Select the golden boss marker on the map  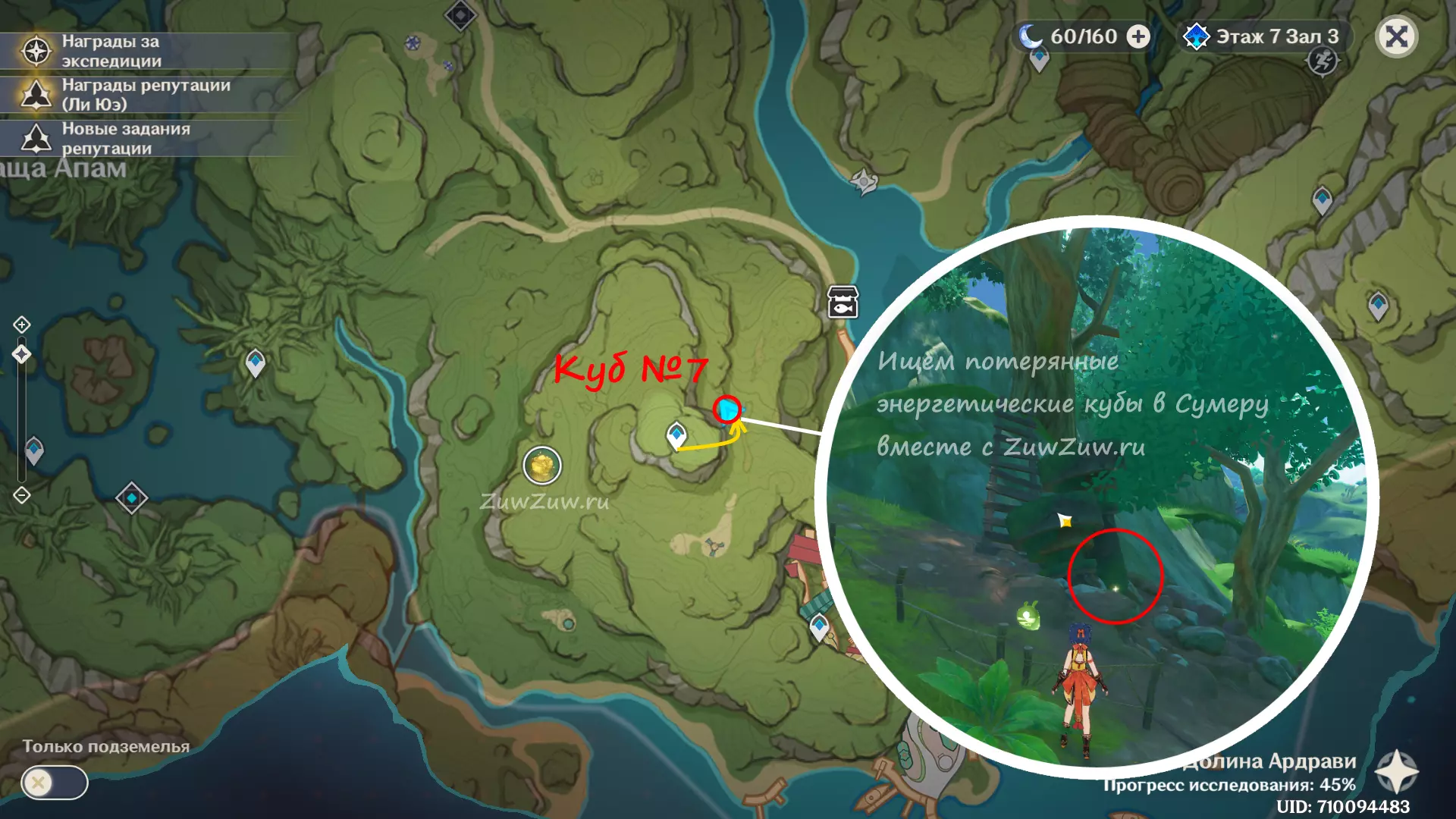pos(542,465)
